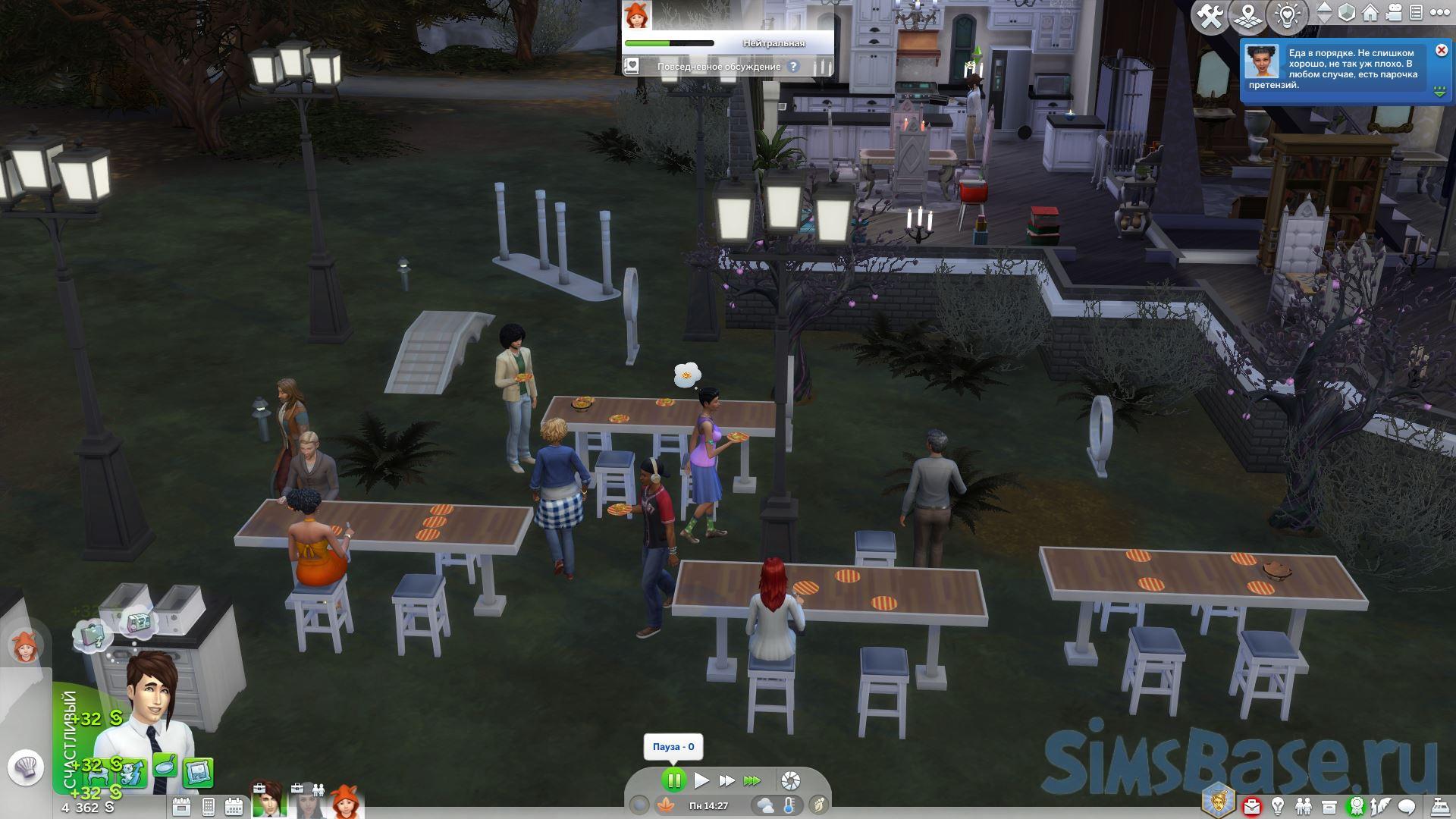Open the heart lightbulb icon menu
1456x819 pixels.
[1288, 17]
